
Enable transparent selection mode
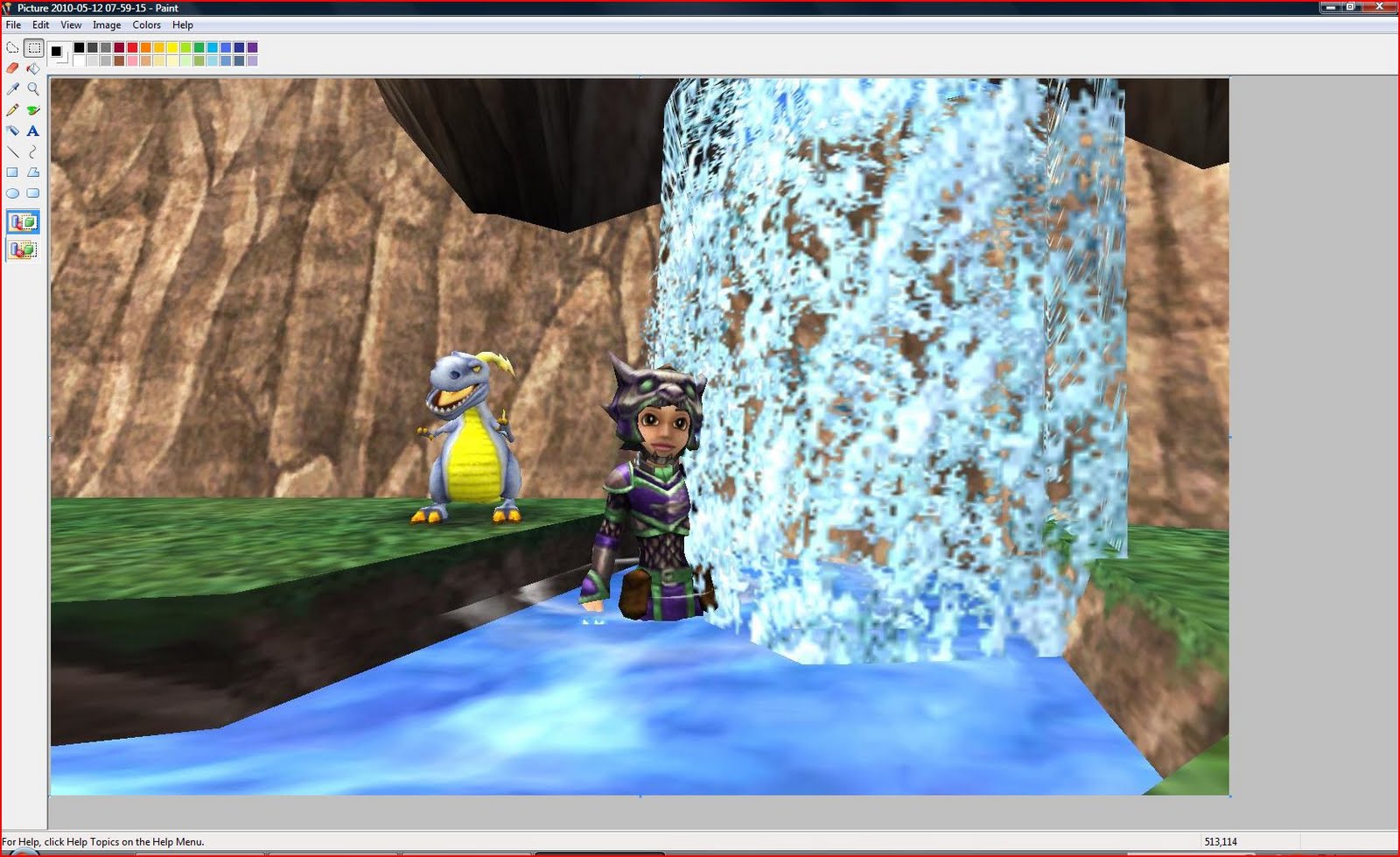pos(23,250)
